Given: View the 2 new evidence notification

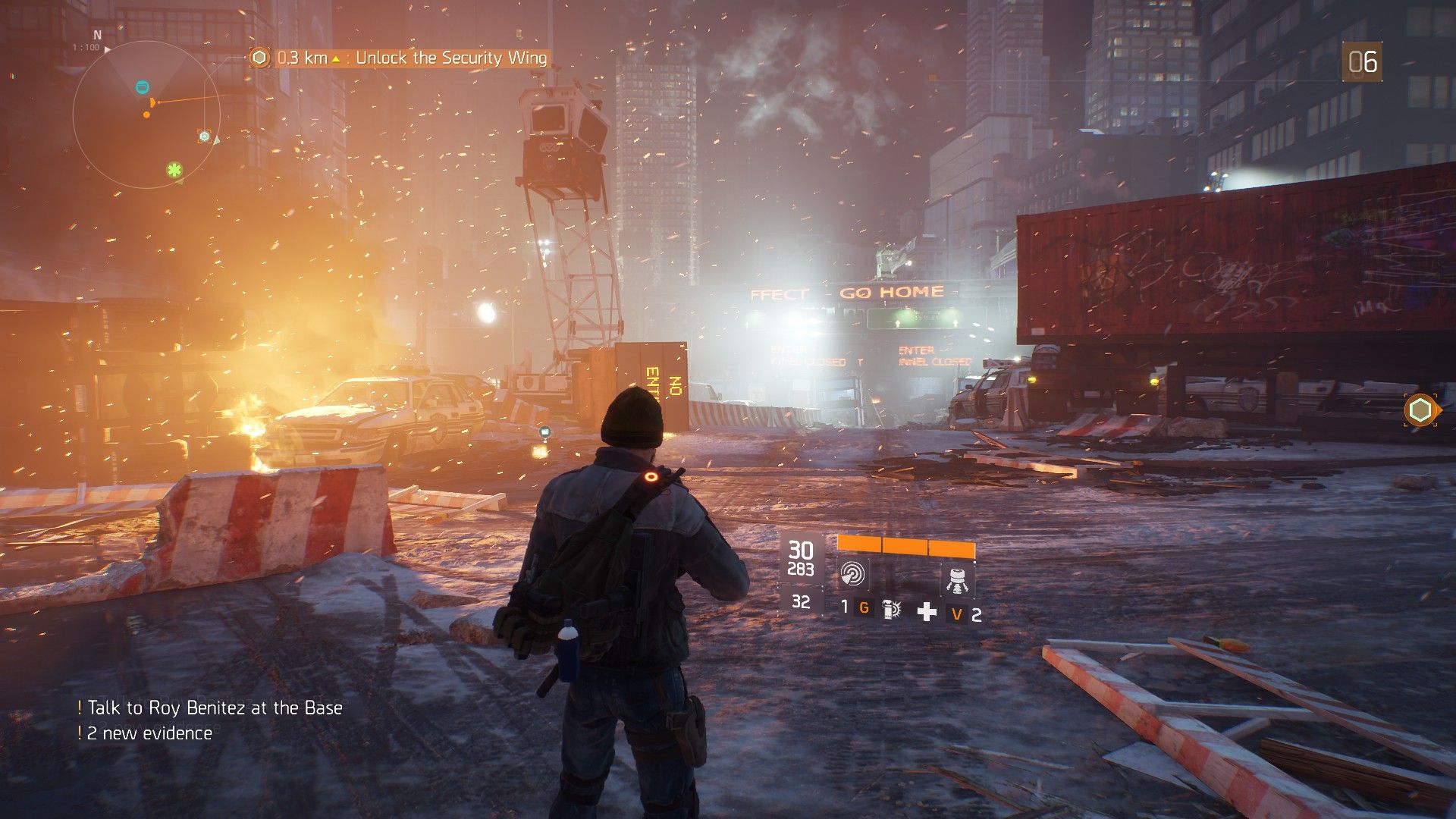Looking at the screenshot, I should tap(149, 733).
